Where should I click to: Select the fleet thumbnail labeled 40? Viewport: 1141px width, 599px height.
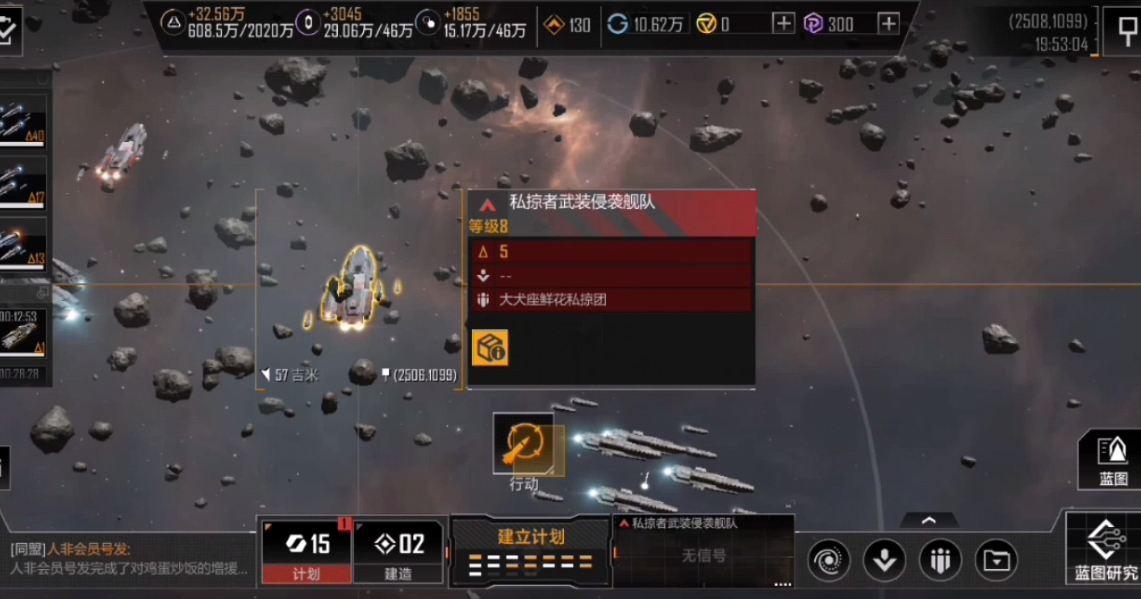pyautogui.click(x=23, y=120)
